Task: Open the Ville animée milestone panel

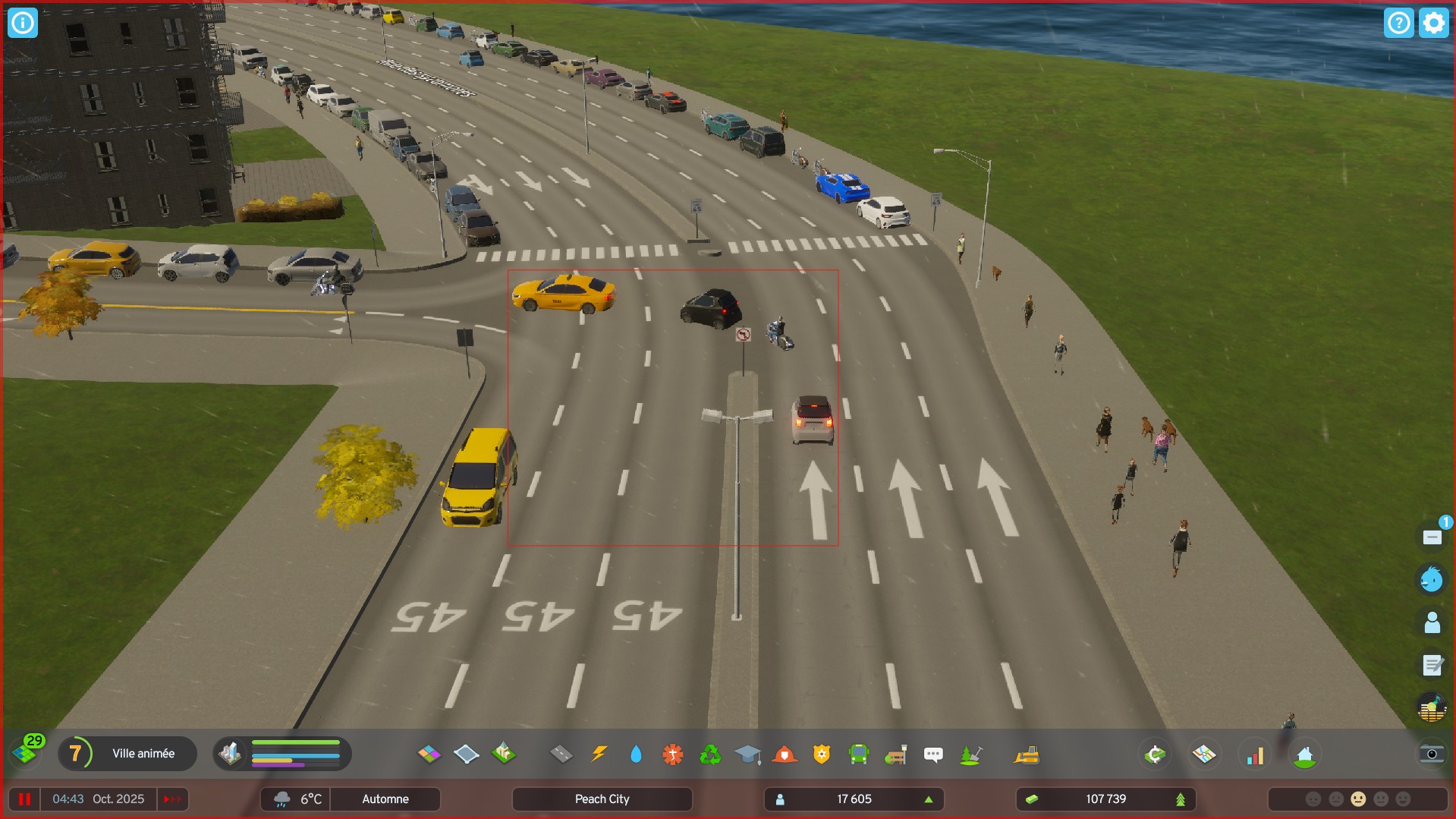Action: tap(127, 753)
